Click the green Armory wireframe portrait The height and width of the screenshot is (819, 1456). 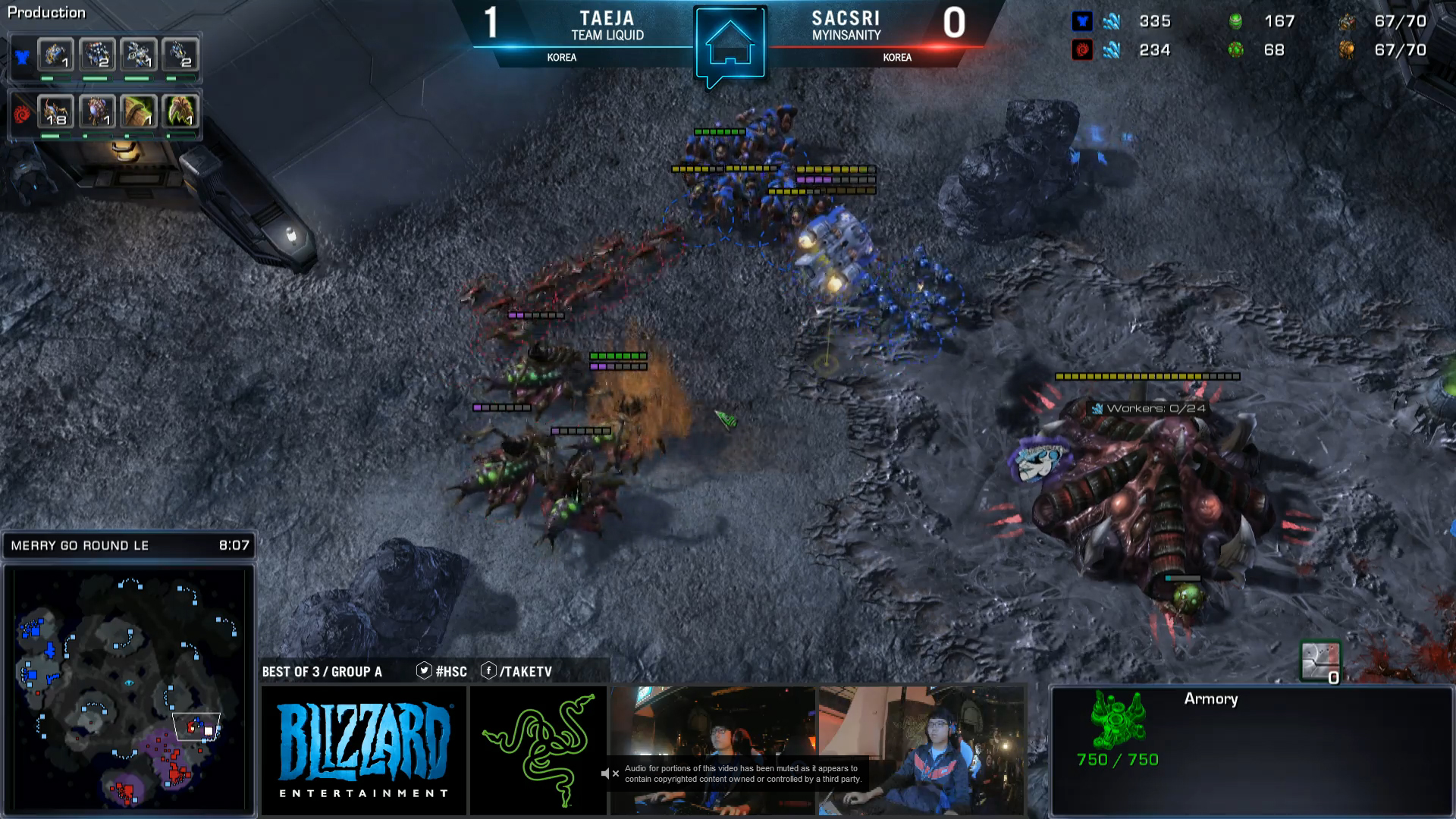click(1117, 719)
